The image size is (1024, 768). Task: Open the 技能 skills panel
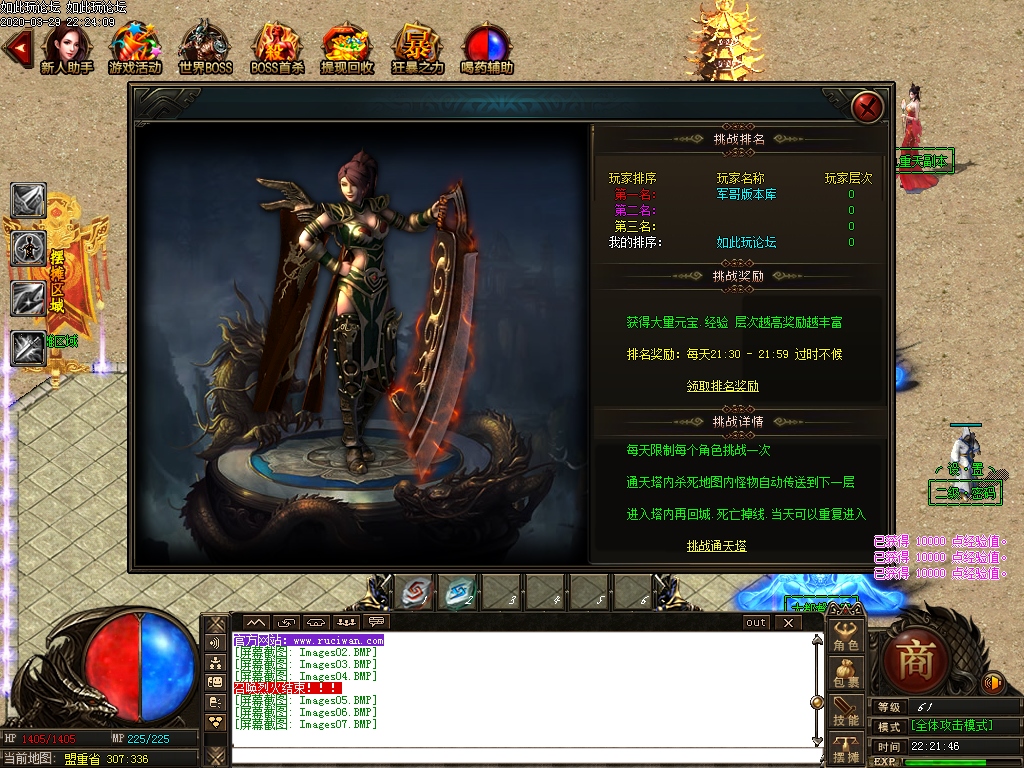pos(846,711)
